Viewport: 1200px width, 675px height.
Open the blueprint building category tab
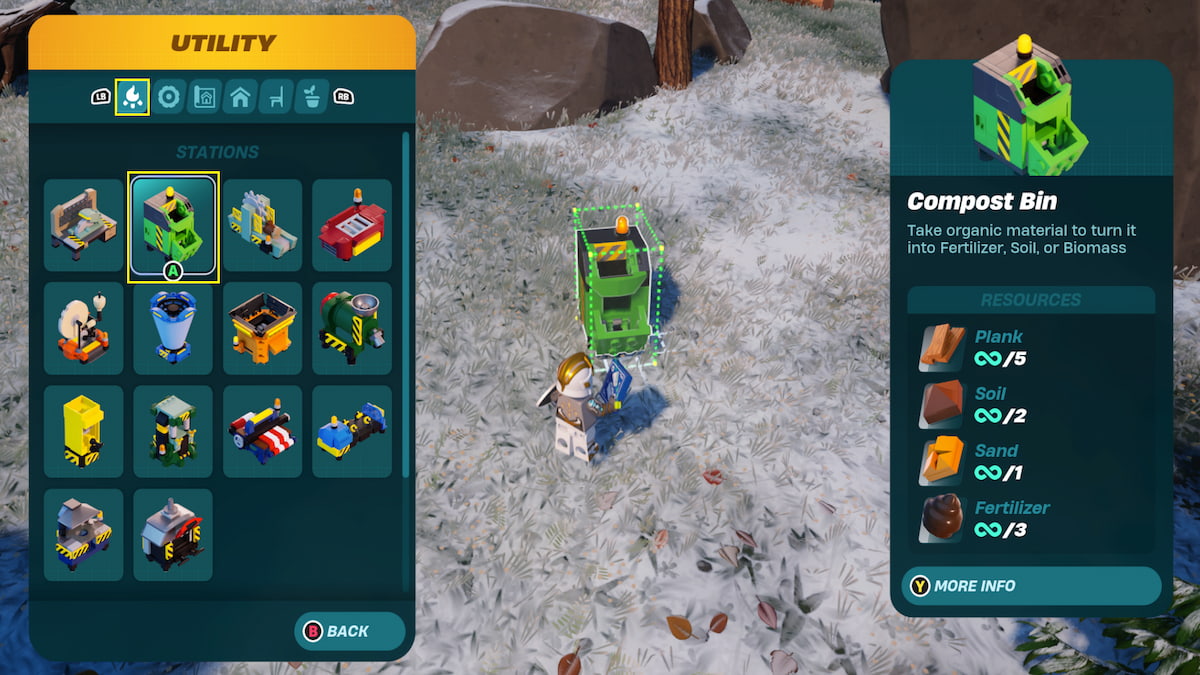point(204,97)
